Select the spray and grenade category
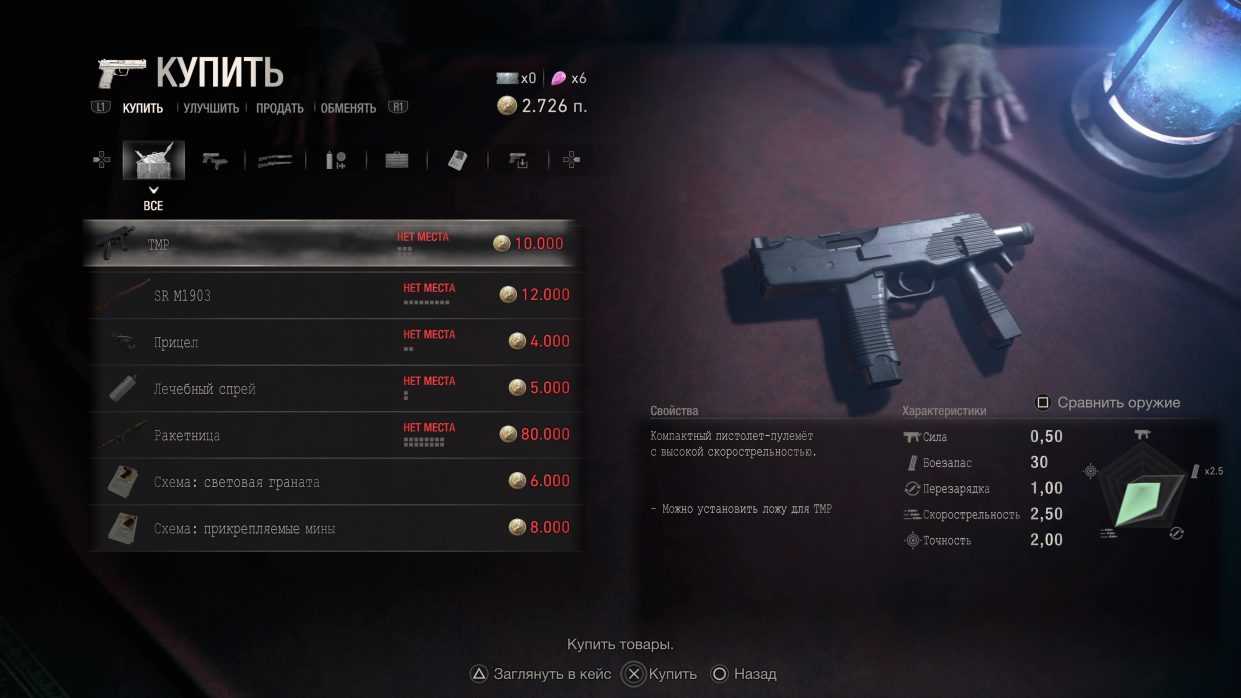 [x=336, y=160]
